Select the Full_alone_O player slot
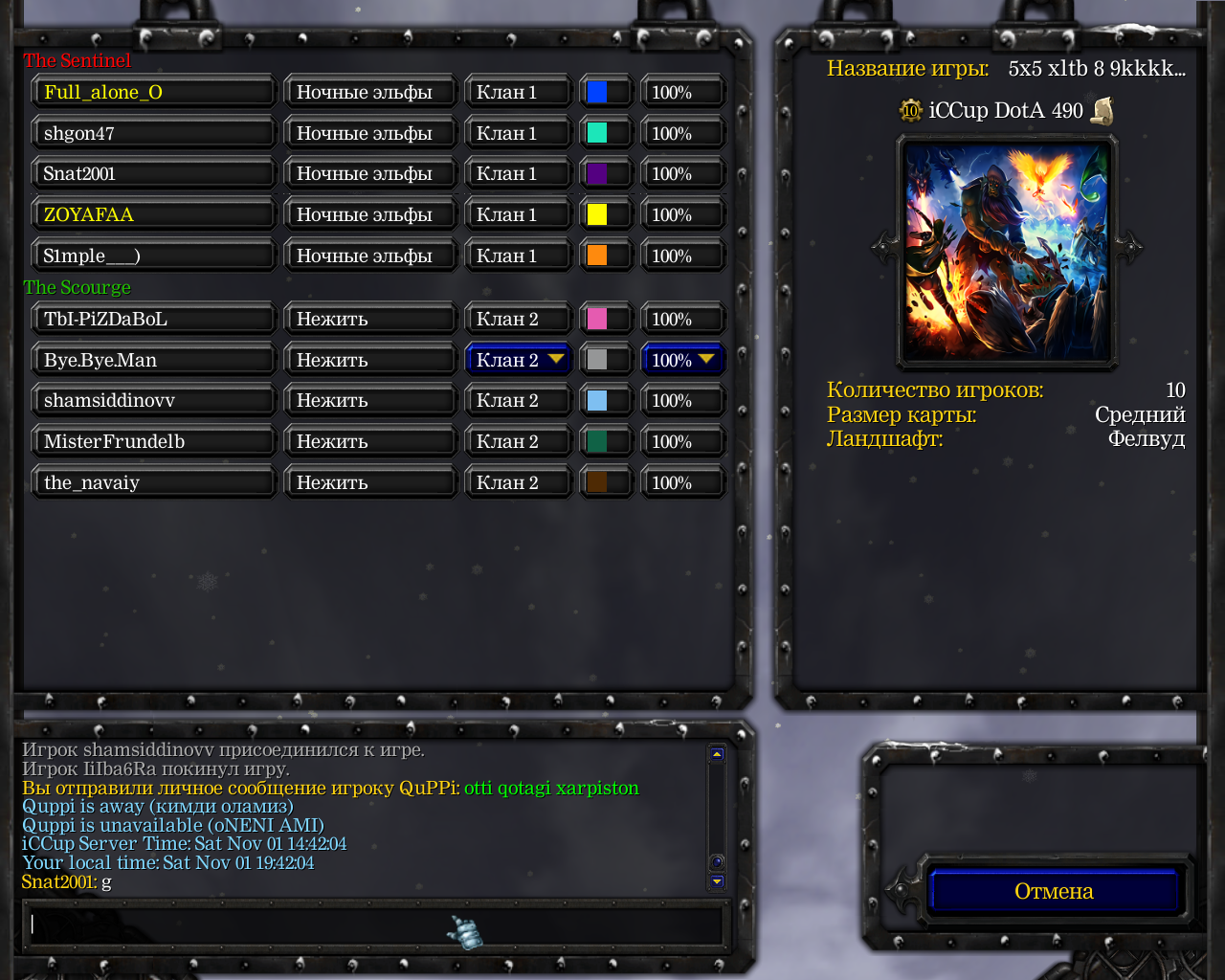Viewport: 1225px width, 980px height. (153, 93)
